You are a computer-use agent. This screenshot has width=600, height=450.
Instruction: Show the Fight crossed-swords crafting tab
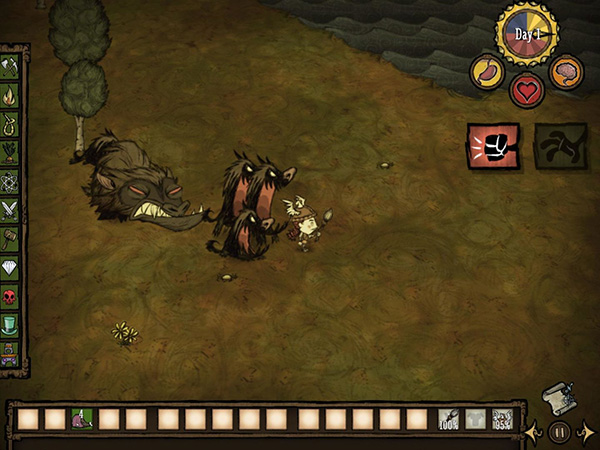12,210
